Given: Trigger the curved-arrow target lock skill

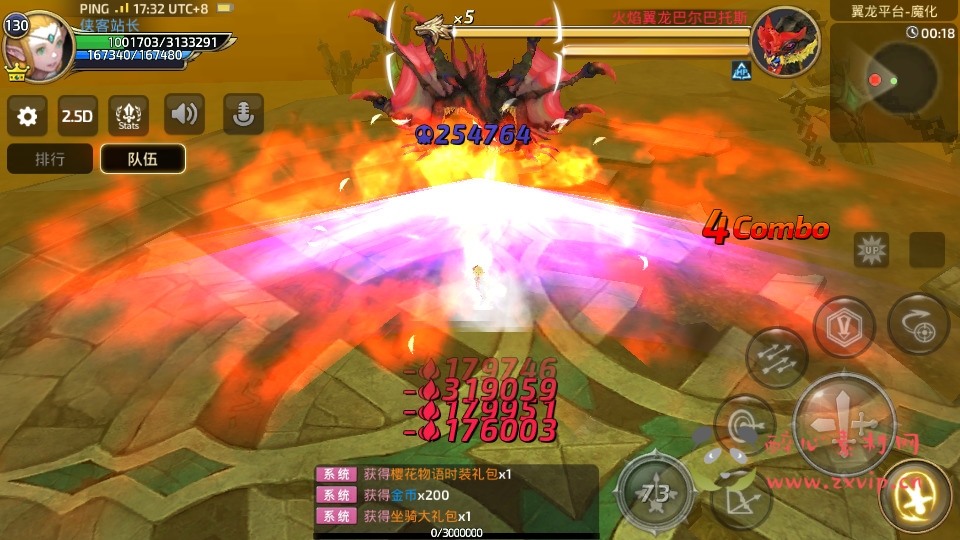Looking at the screenshot, I should tap(918, 324).
